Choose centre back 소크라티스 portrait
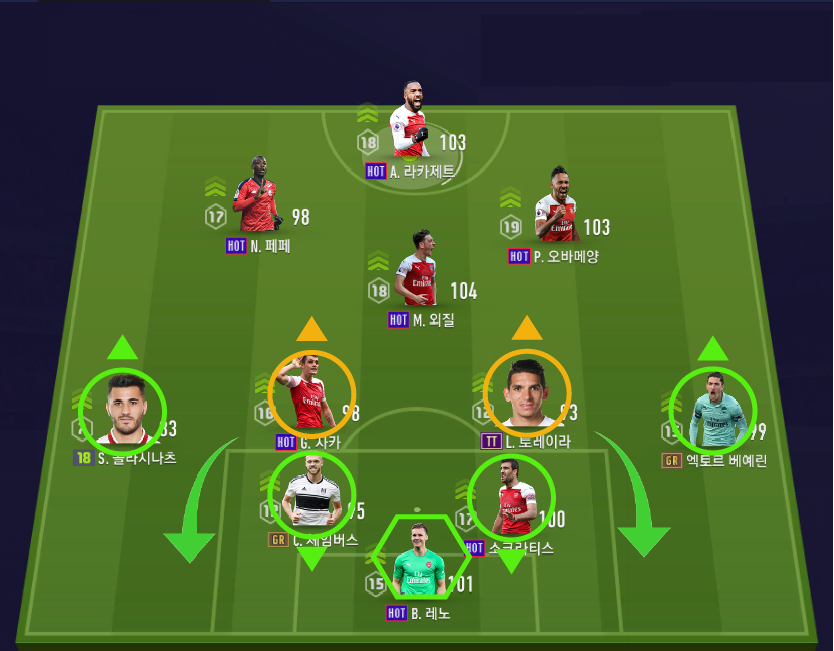 511,497
